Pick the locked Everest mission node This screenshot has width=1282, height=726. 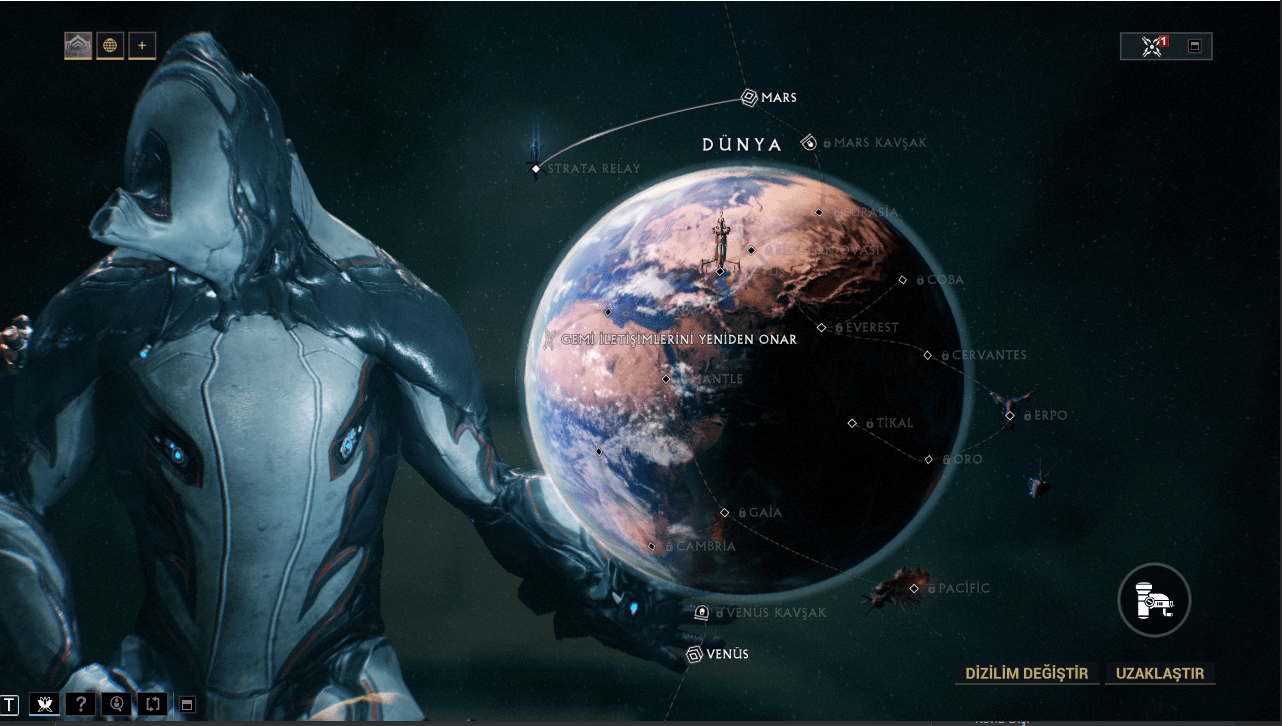[x=822, y=328]
